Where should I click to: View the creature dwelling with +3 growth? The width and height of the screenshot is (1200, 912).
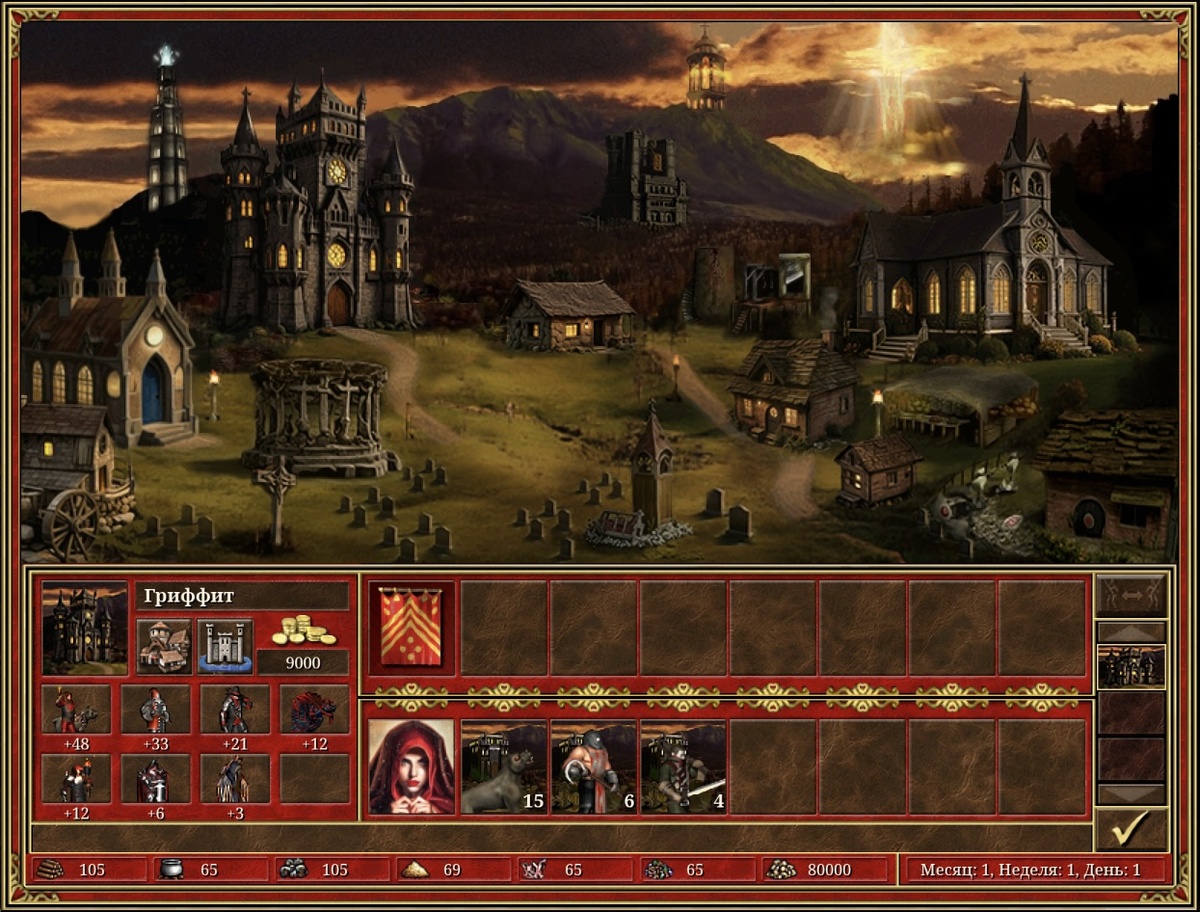pyautogui.click(x=235, y=779)
